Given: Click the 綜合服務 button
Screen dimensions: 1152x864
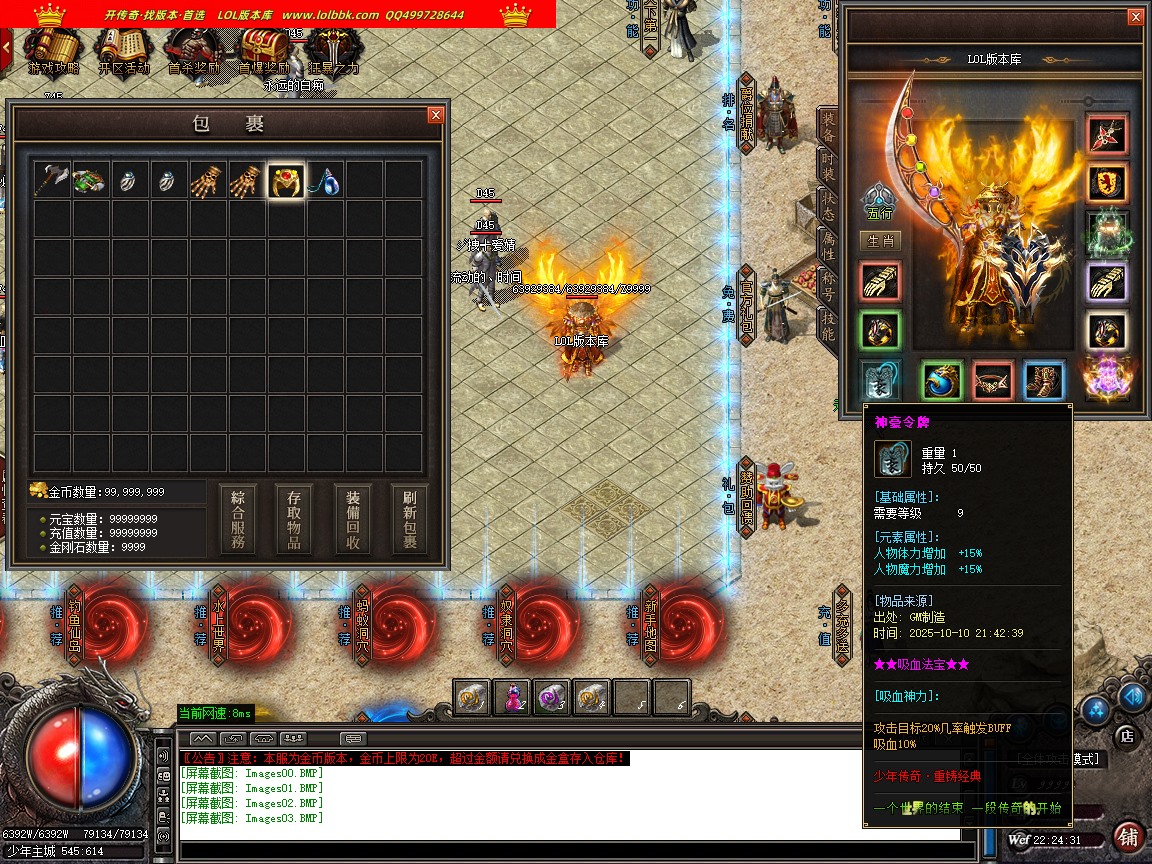Looking at the screenshot, I should [x=238, y=520].
